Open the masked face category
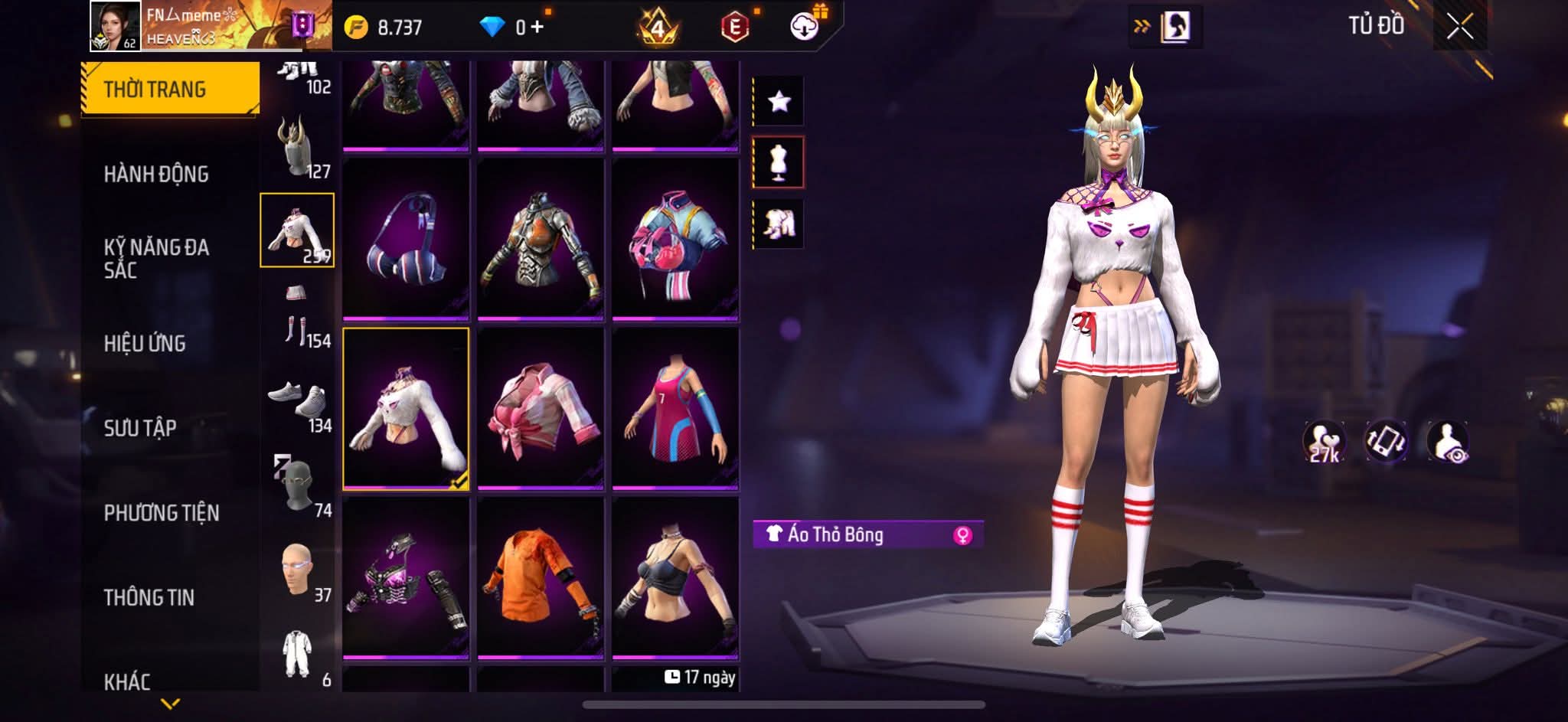This screenshot has width=1568, height=722. [297, 487]
